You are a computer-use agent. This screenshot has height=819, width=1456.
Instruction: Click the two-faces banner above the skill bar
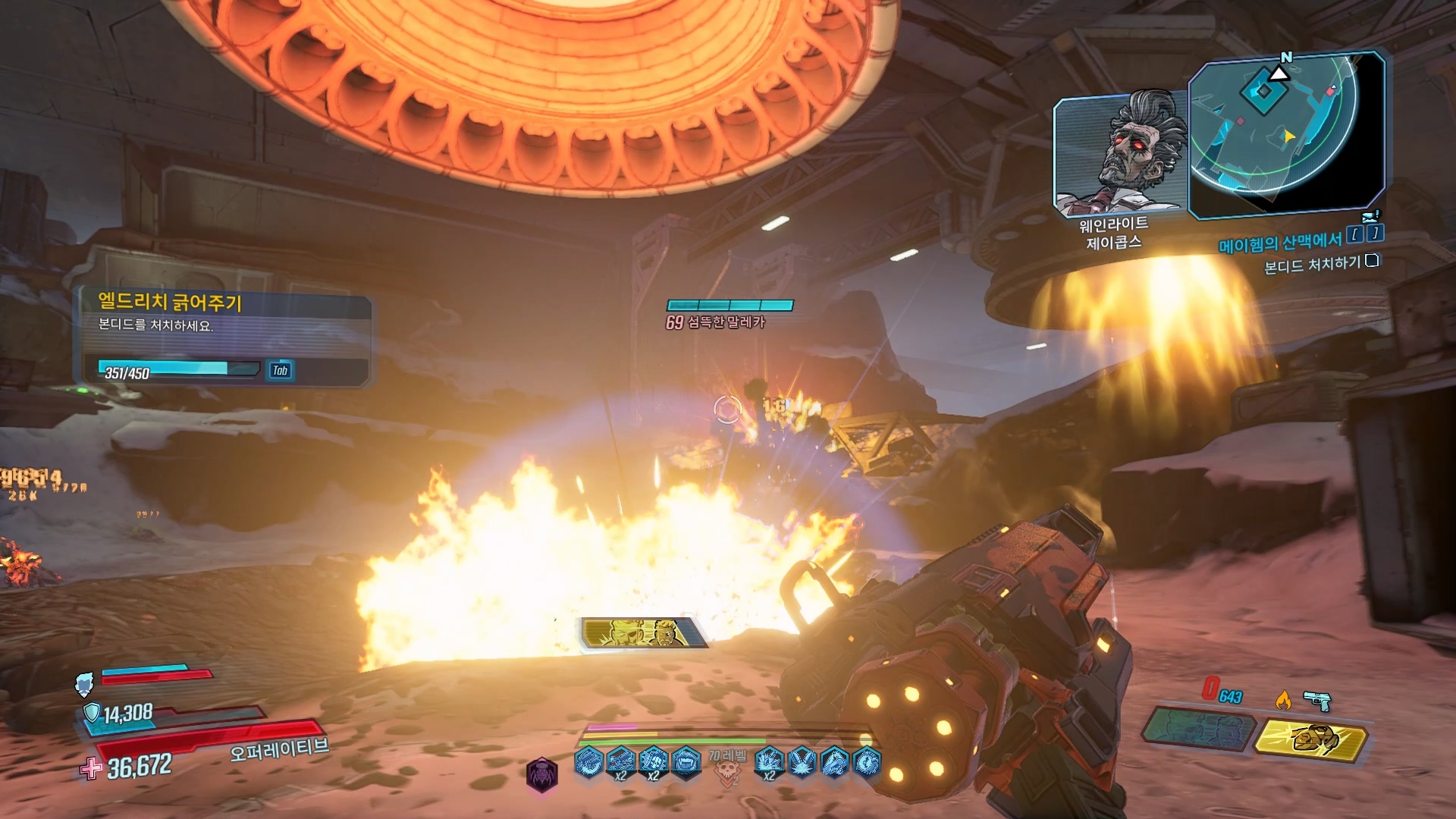[x=644, y=632]
